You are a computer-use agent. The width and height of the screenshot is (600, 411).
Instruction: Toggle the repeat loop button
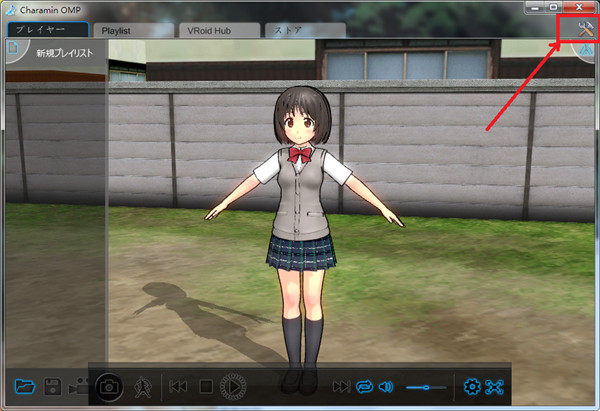tap(364, 386)
